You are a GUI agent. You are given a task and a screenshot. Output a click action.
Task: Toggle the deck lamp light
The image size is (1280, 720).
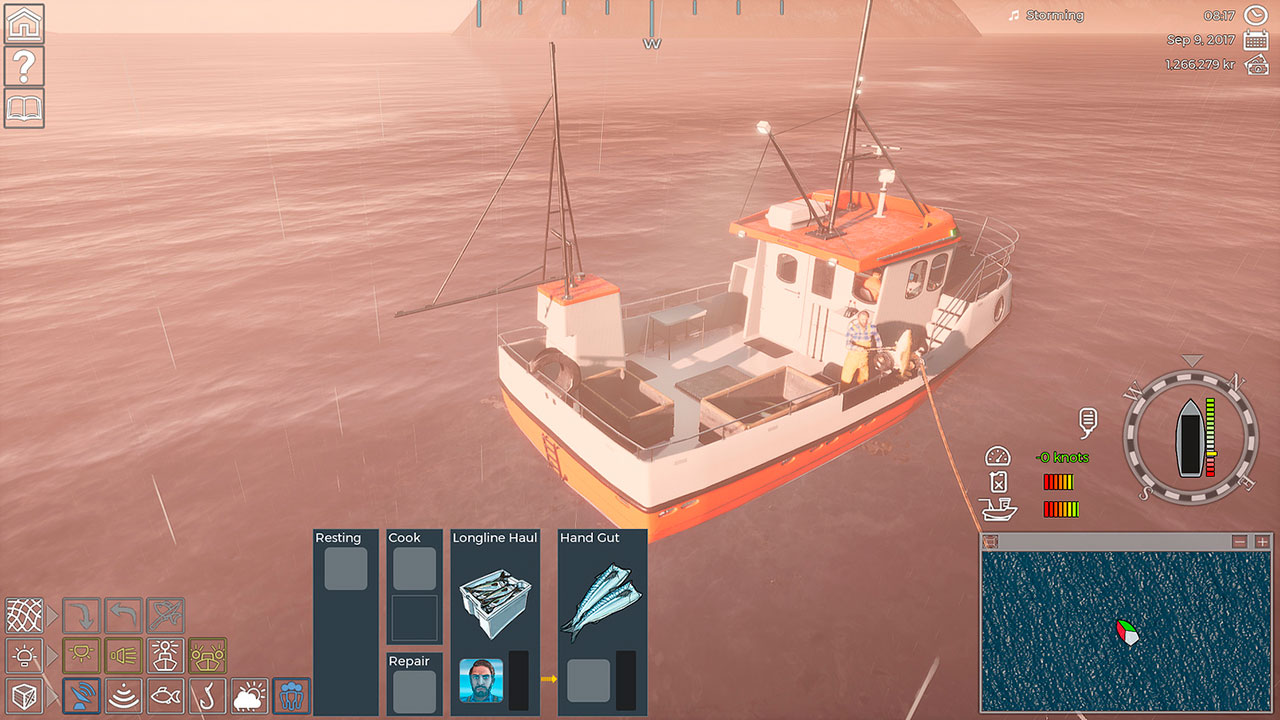pyautogui.click(x=82, y=655)
